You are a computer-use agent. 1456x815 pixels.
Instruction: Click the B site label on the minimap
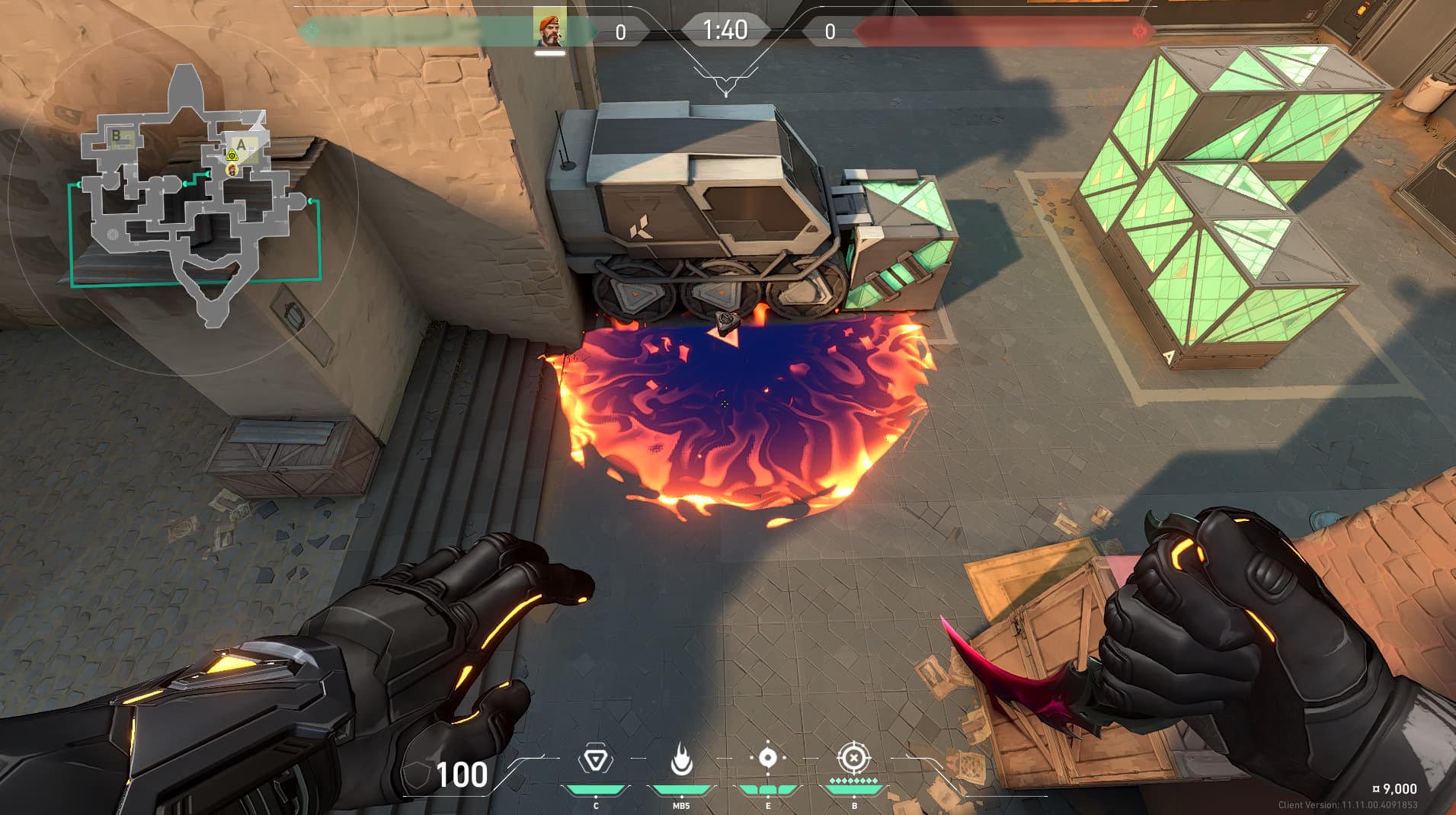(117, 136)
